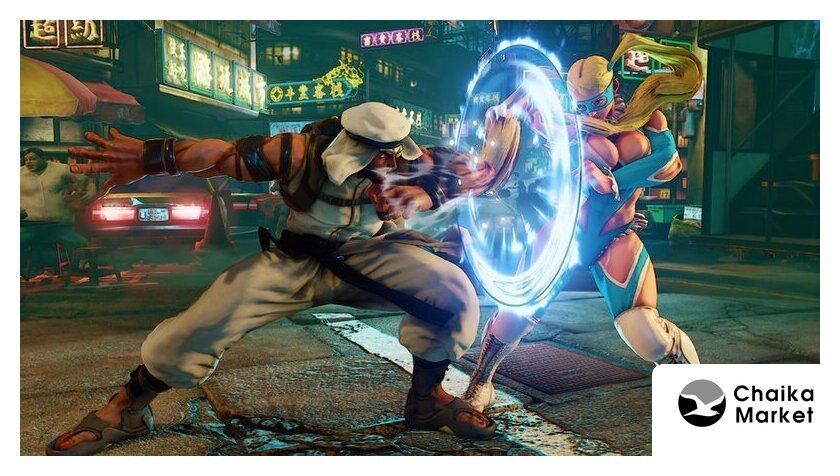Click the Chaika Market logo badge
The width and height of the screenshot is (840, 476).
(x=745, y=404)
